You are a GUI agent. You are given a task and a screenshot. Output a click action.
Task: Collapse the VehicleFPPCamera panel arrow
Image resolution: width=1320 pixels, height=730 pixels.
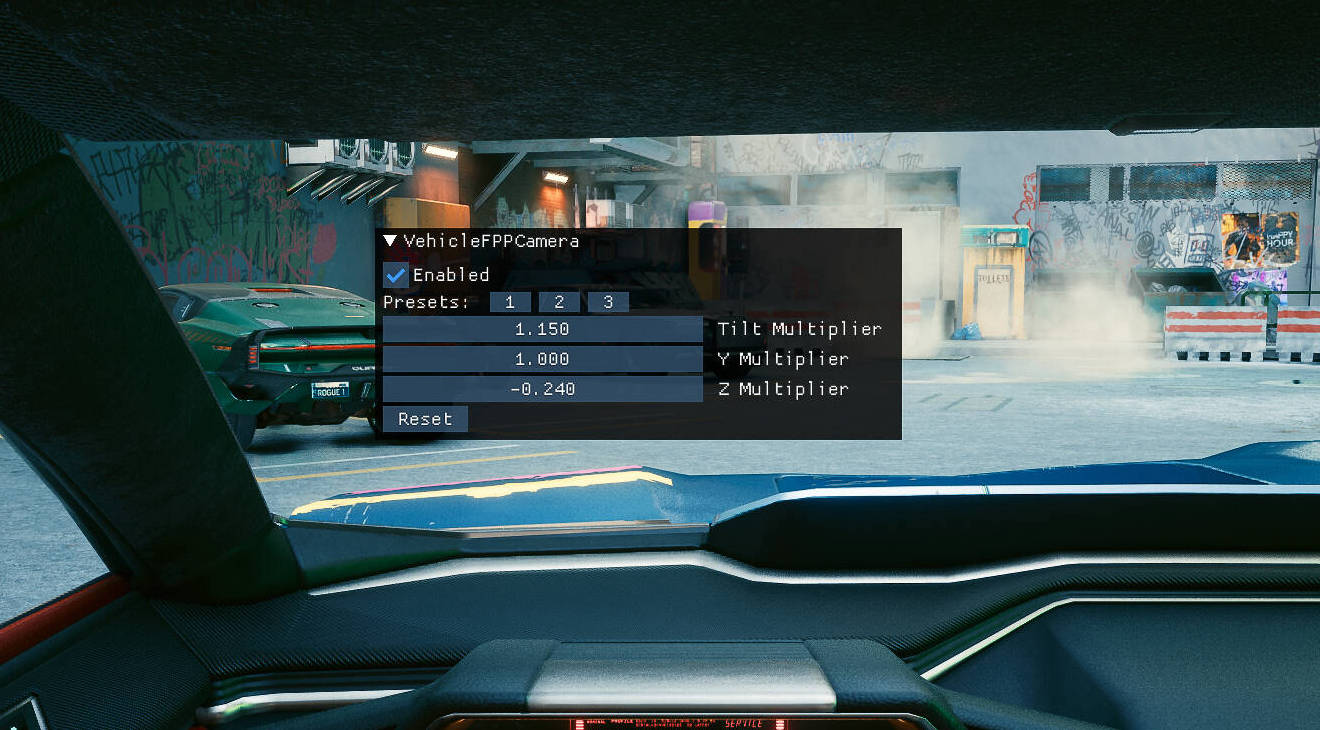pyautogui.click(x=391, y=241)
